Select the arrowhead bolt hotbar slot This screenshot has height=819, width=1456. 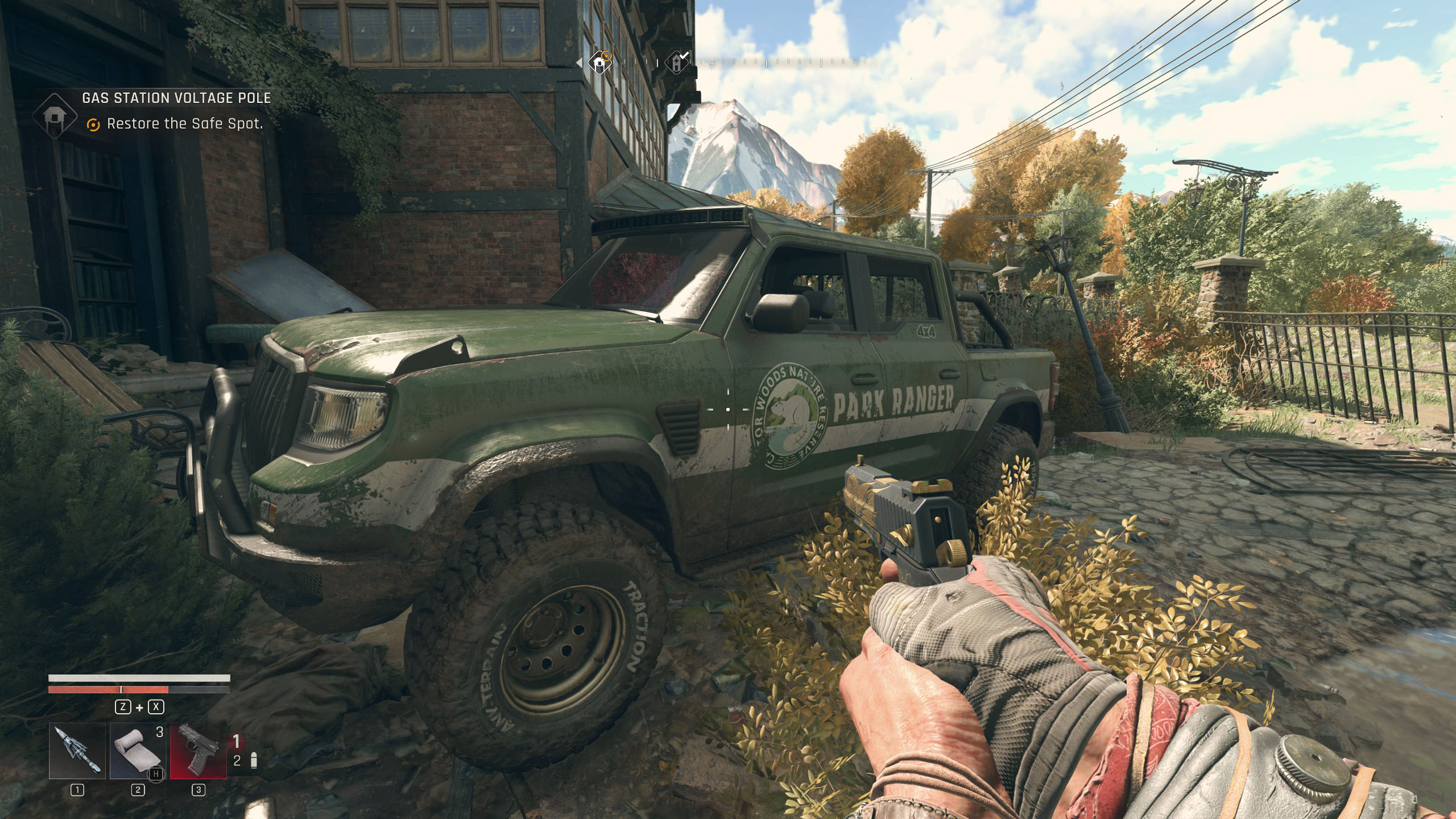pyautogui.click(x=77, y=751)
